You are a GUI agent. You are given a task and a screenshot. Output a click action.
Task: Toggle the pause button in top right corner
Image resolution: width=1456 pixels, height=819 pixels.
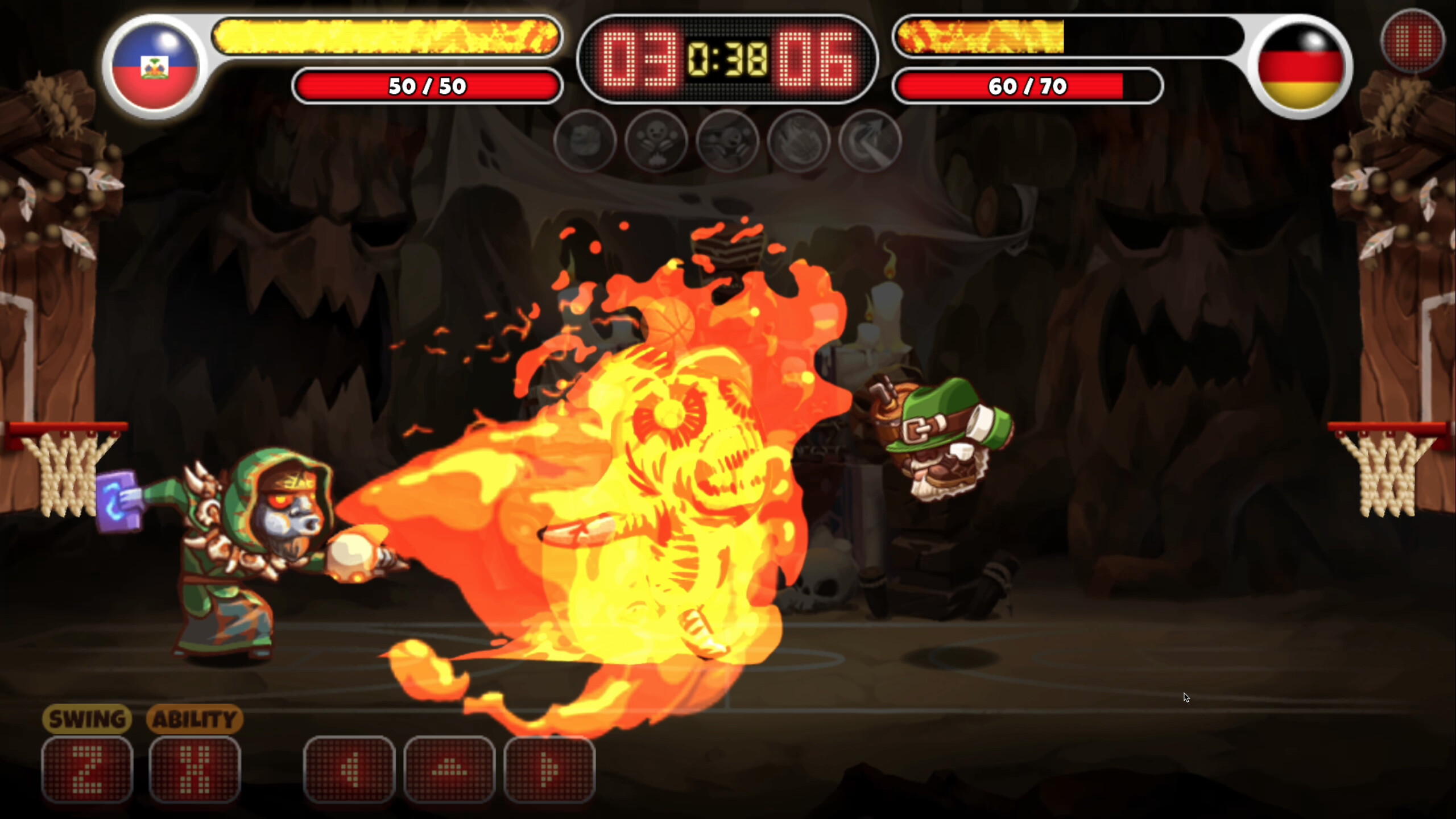point(1413,40)
